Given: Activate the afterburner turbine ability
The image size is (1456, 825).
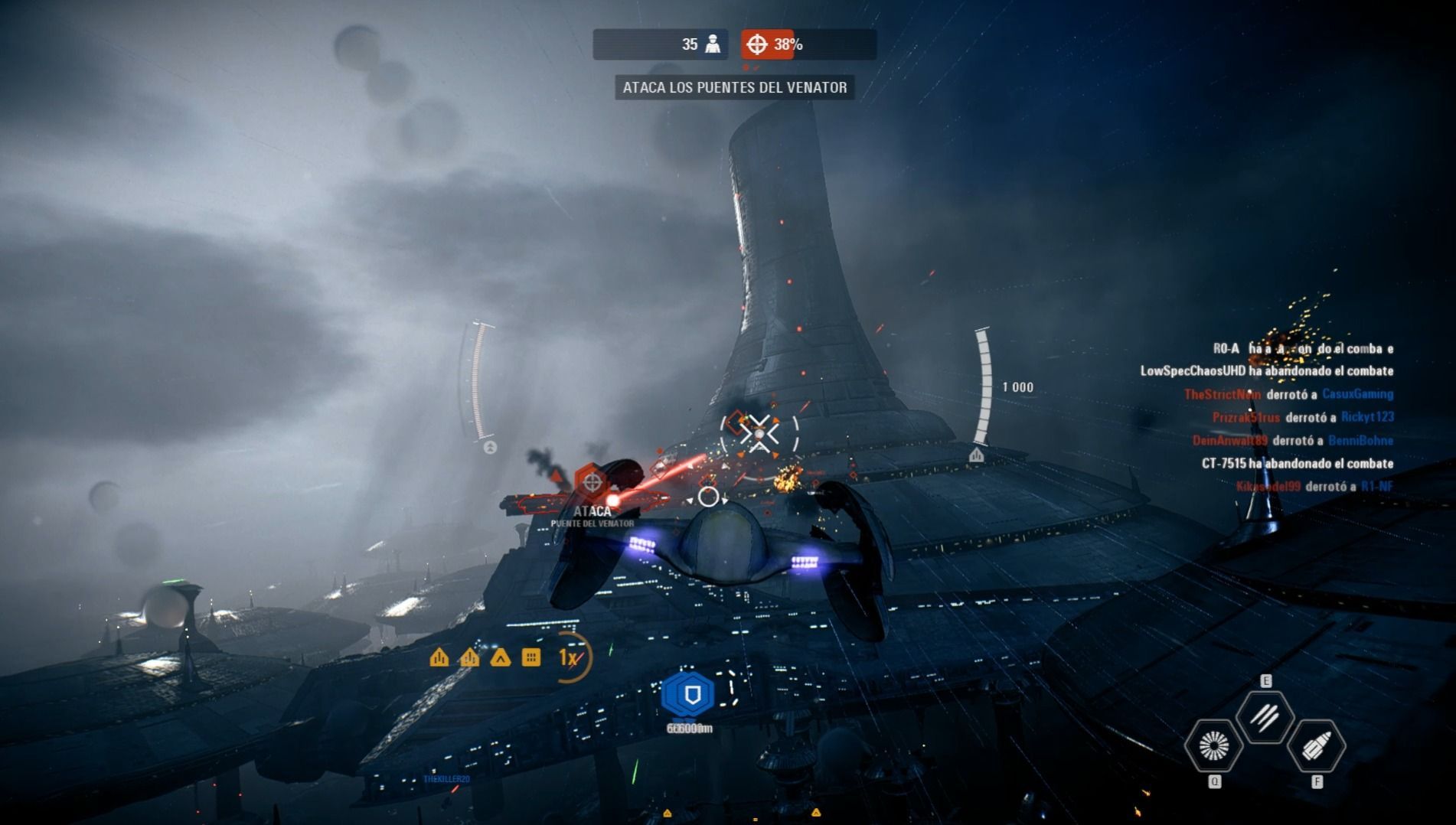Looking at the screenshot, I should (1213, 746).
